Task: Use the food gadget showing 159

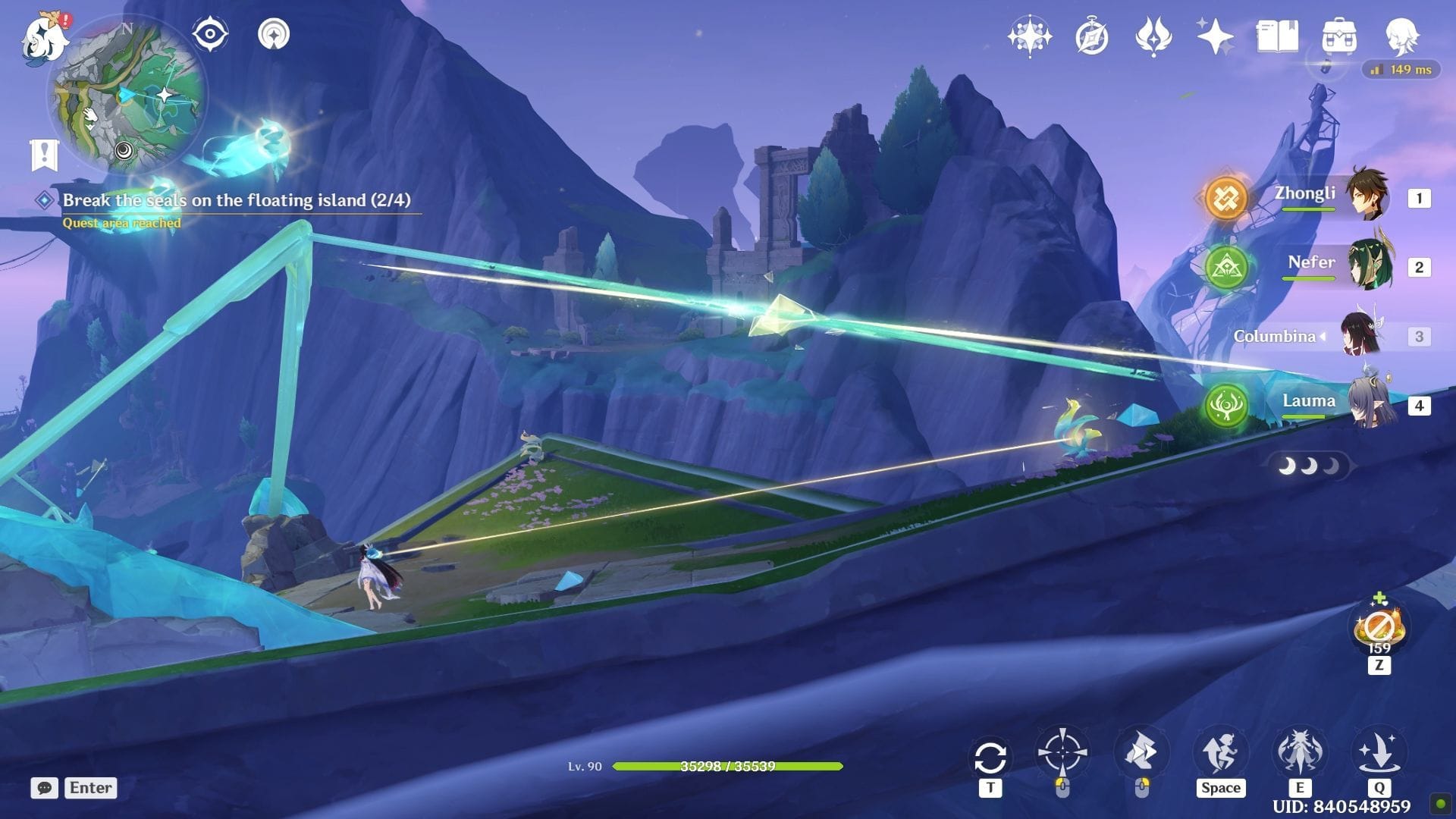Action: click(x=1379, y=629)
